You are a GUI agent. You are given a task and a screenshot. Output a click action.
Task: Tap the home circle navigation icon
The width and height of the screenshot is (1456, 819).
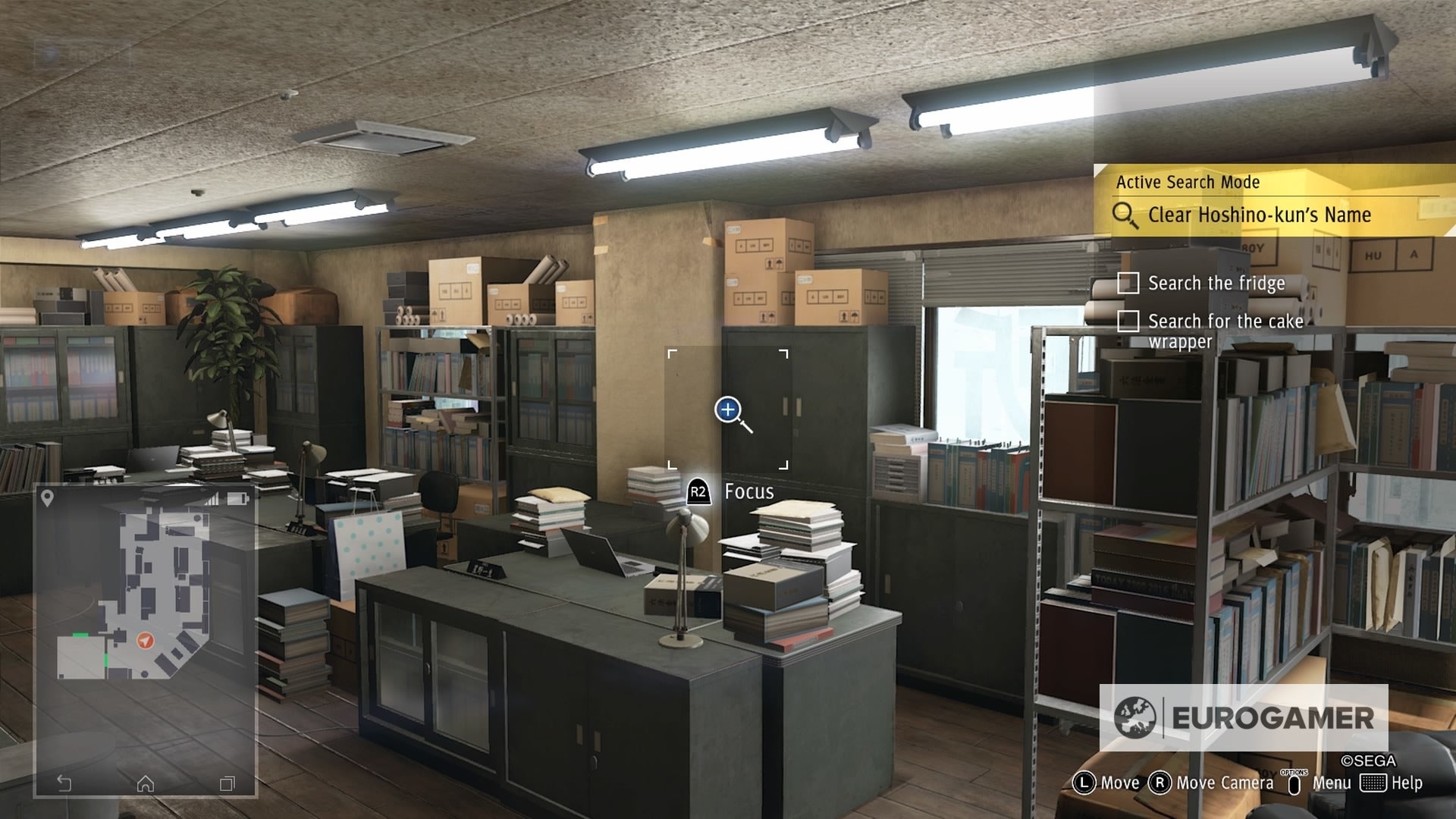(146, 783)
